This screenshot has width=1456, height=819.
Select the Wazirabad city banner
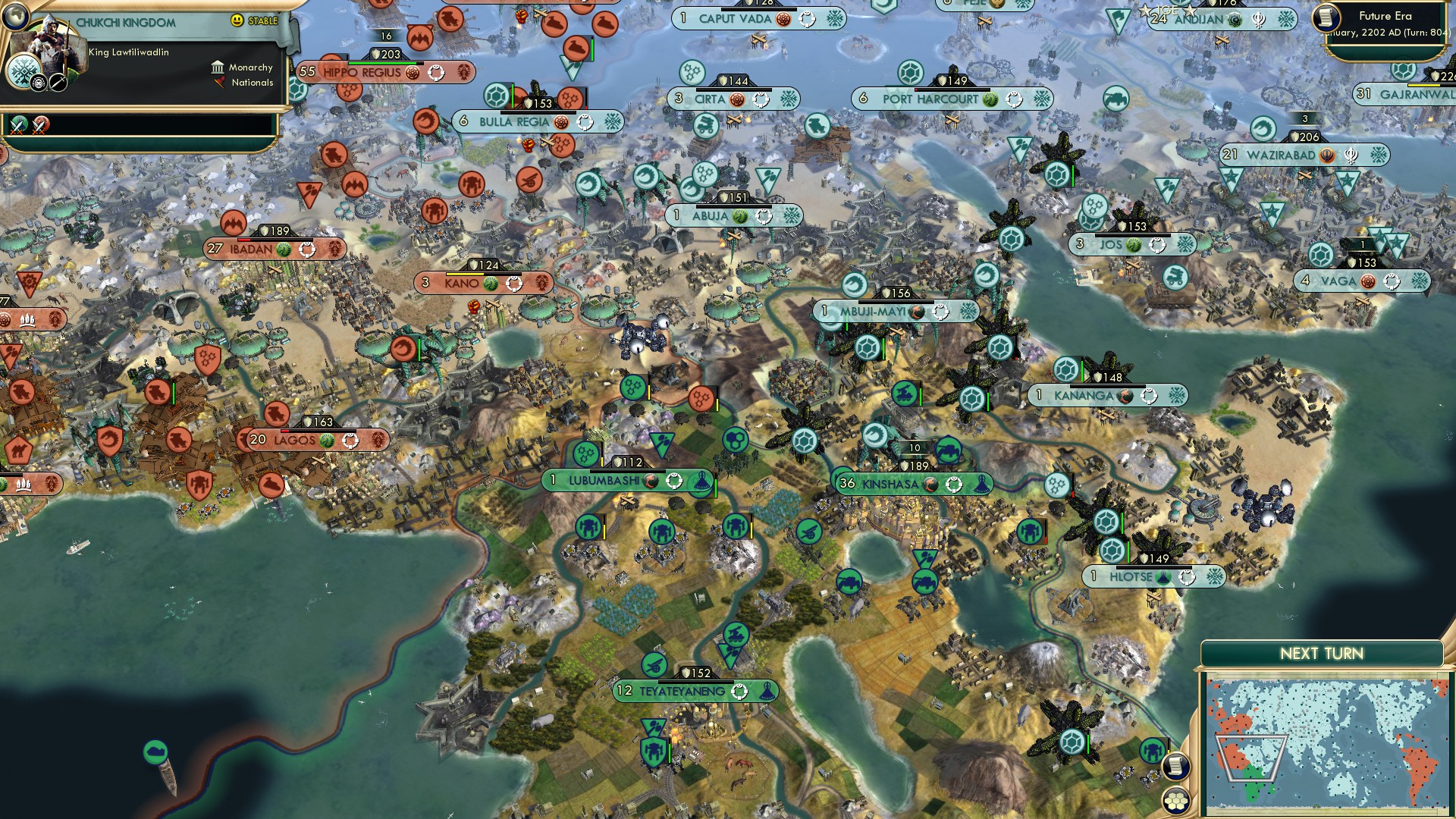(1281, 155)
